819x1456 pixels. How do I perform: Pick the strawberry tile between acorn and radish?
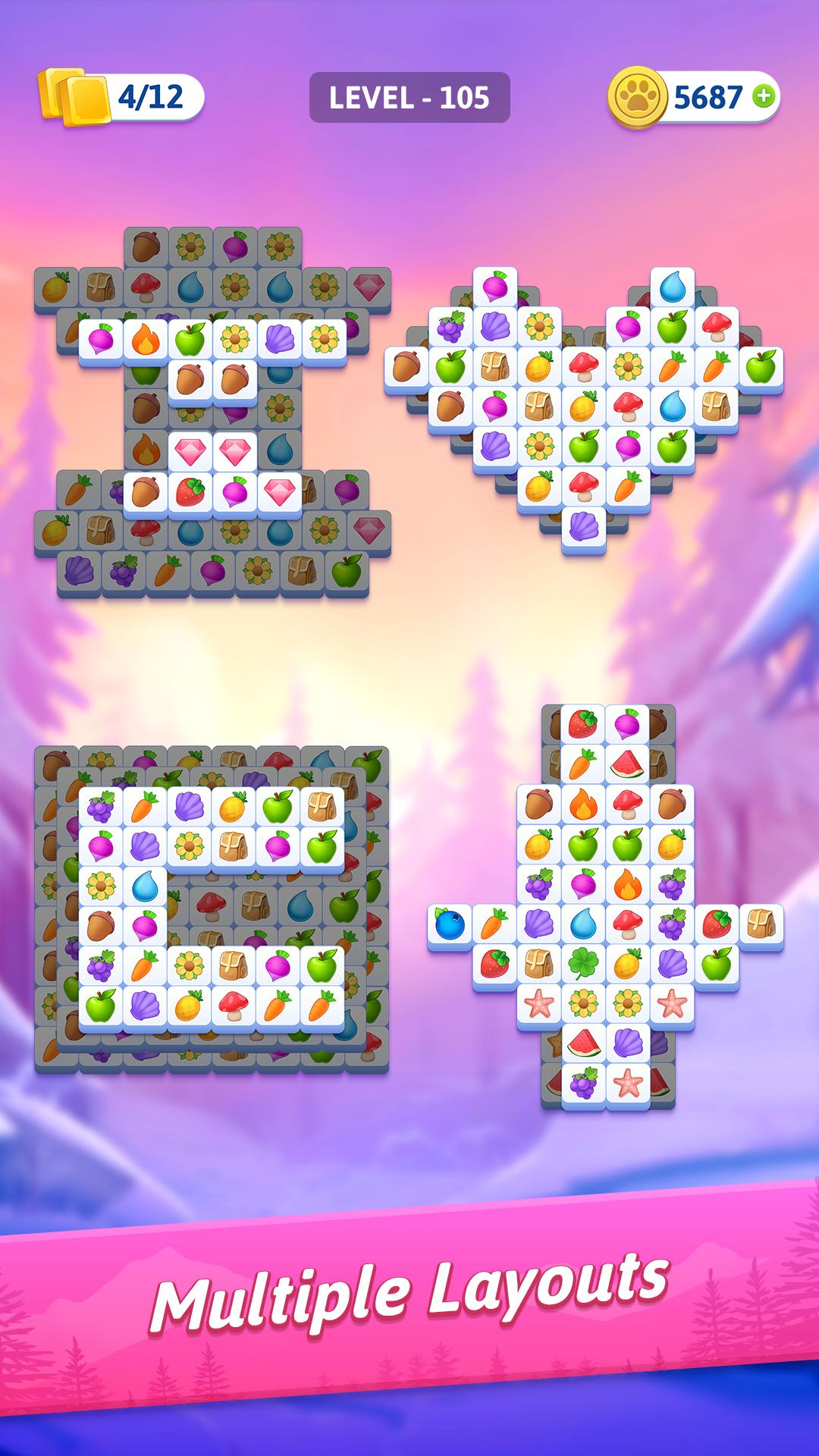pos(190,491)
